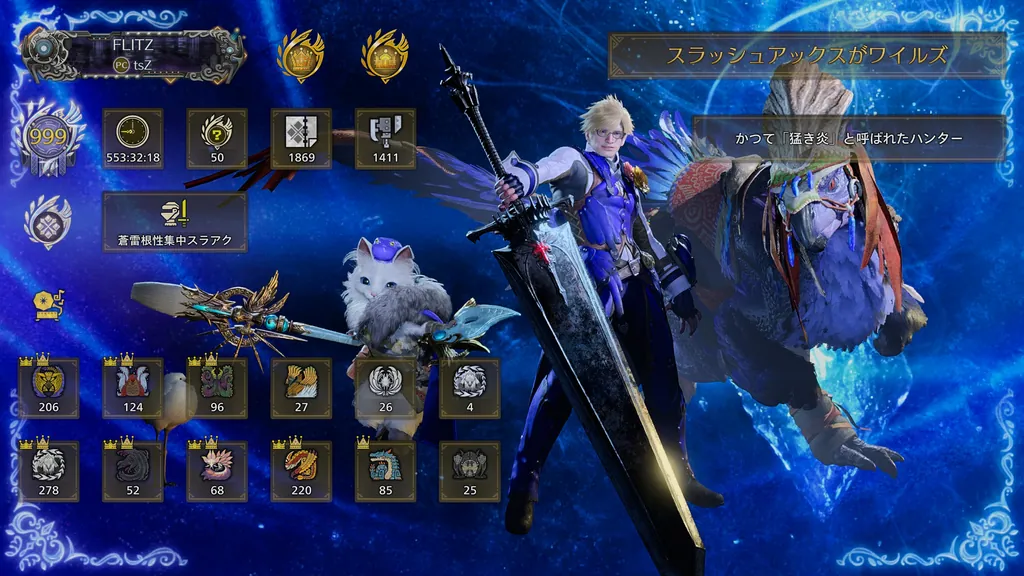The image size is (1024, 576).
Task: Select the pink fox monster tile showing 68
Action: 217,471
